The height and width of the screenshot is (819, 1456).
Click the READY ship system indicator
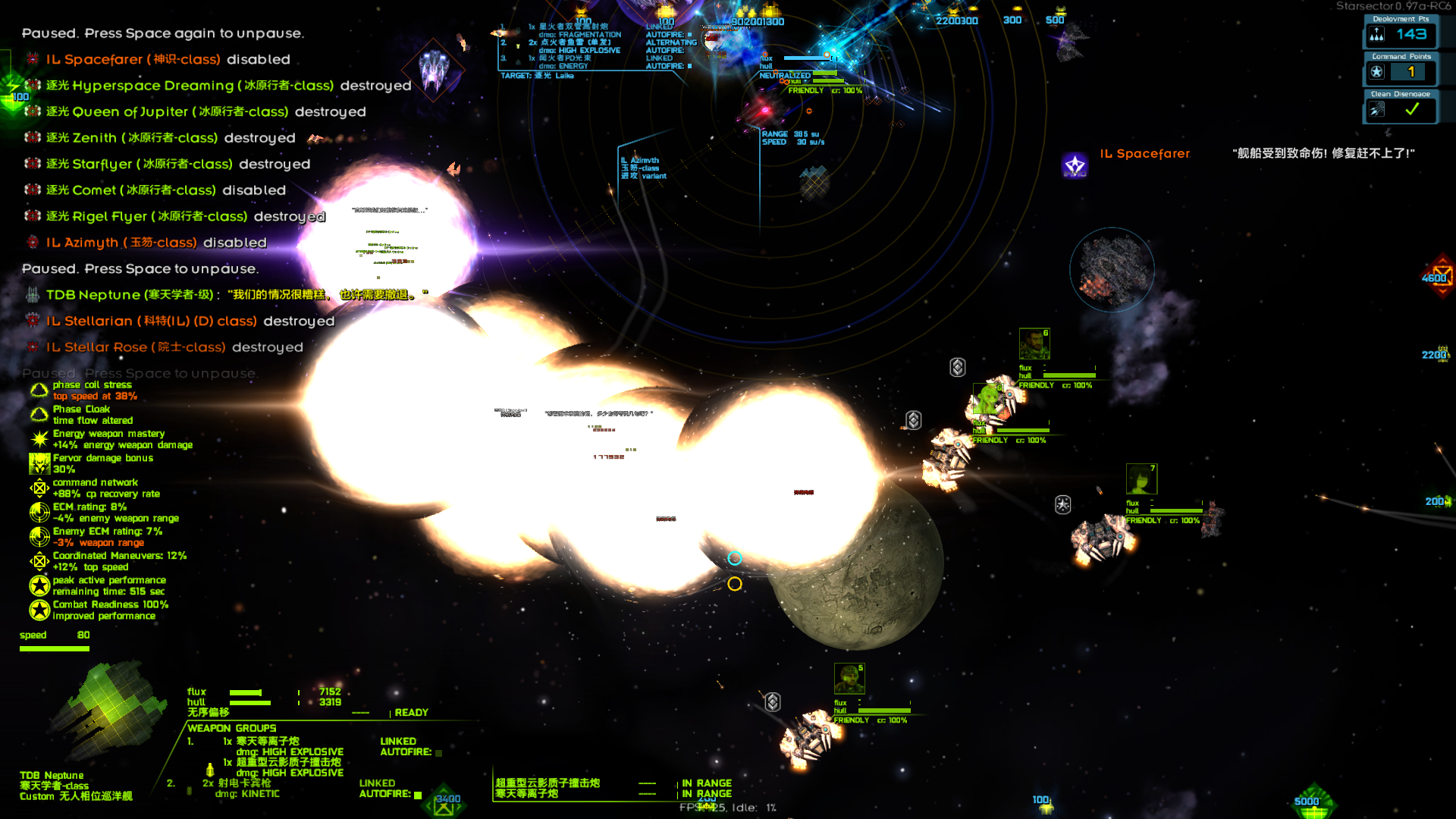pos(412,712)
